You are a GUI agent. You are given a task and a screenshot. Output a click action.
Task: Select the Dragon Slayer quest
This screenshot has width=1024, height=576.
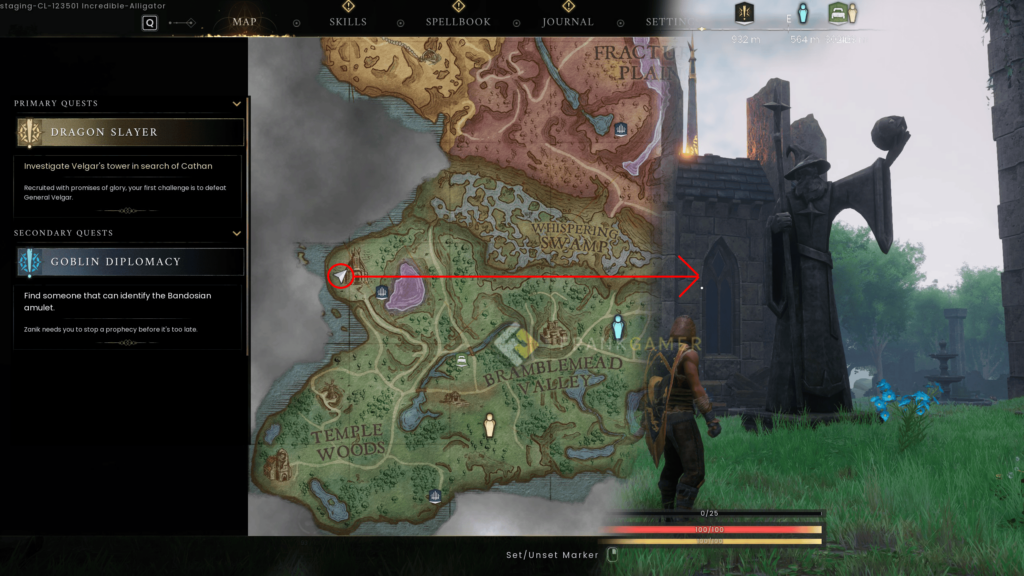click(x=130, y=132)
